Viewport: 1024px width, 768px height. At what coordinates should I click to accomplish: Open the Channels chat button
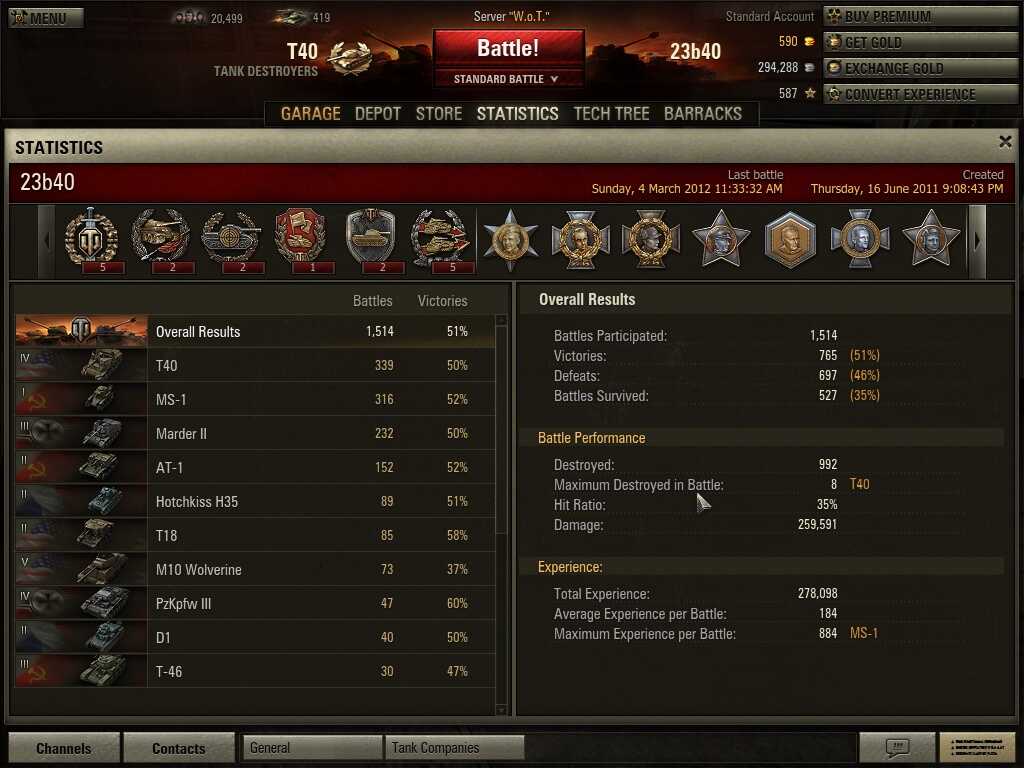64,748
